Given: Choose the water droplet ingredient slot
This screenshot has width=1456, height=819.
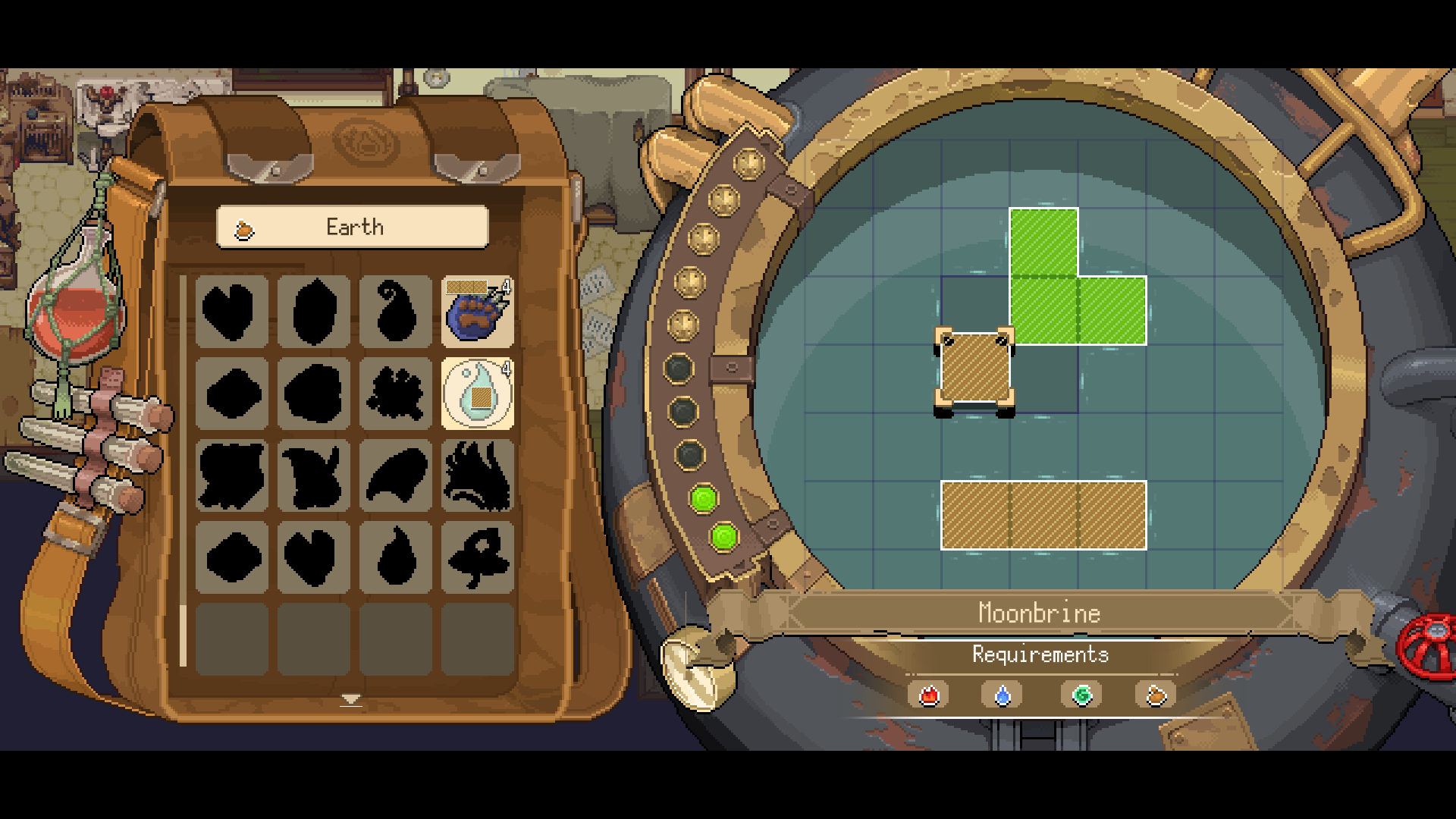Looking at the screenshot, I should pos(477,394).
